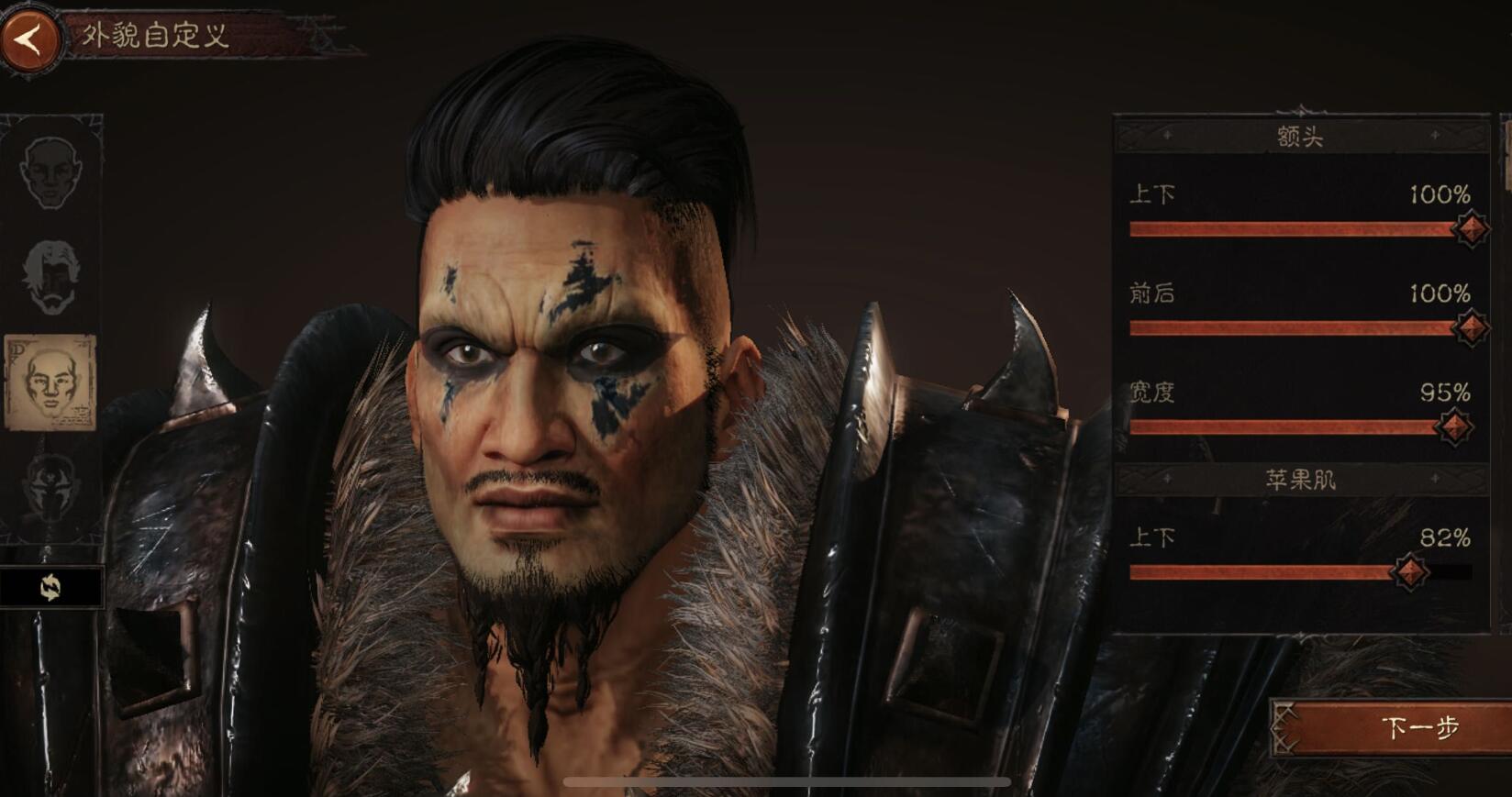Adjust the forehead 前后 slider
The height and width of the screenshot is (797, 1512).
1471,327
